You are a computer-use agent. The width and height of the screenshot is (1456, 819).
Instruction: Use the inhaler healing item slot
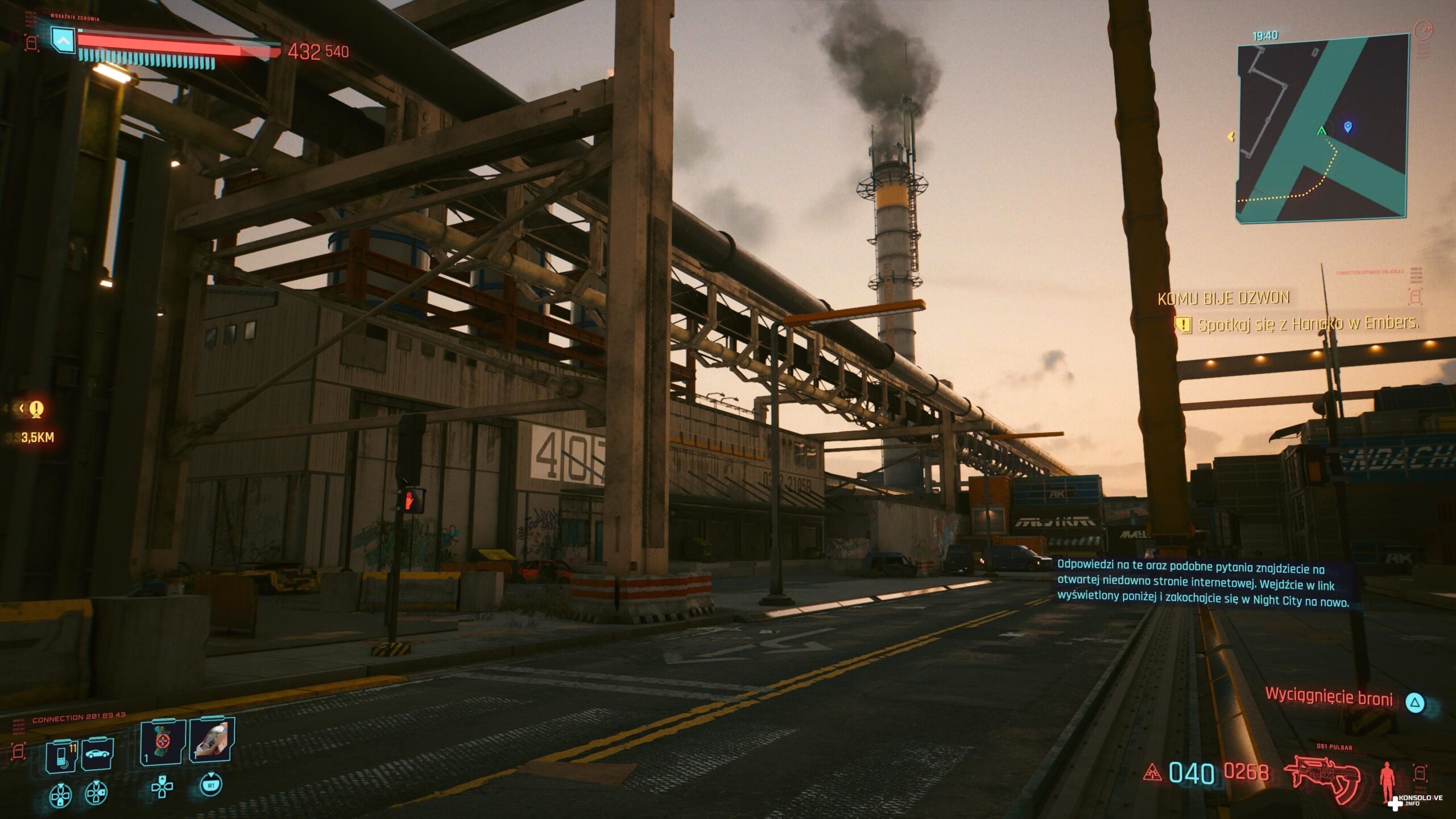212,741
